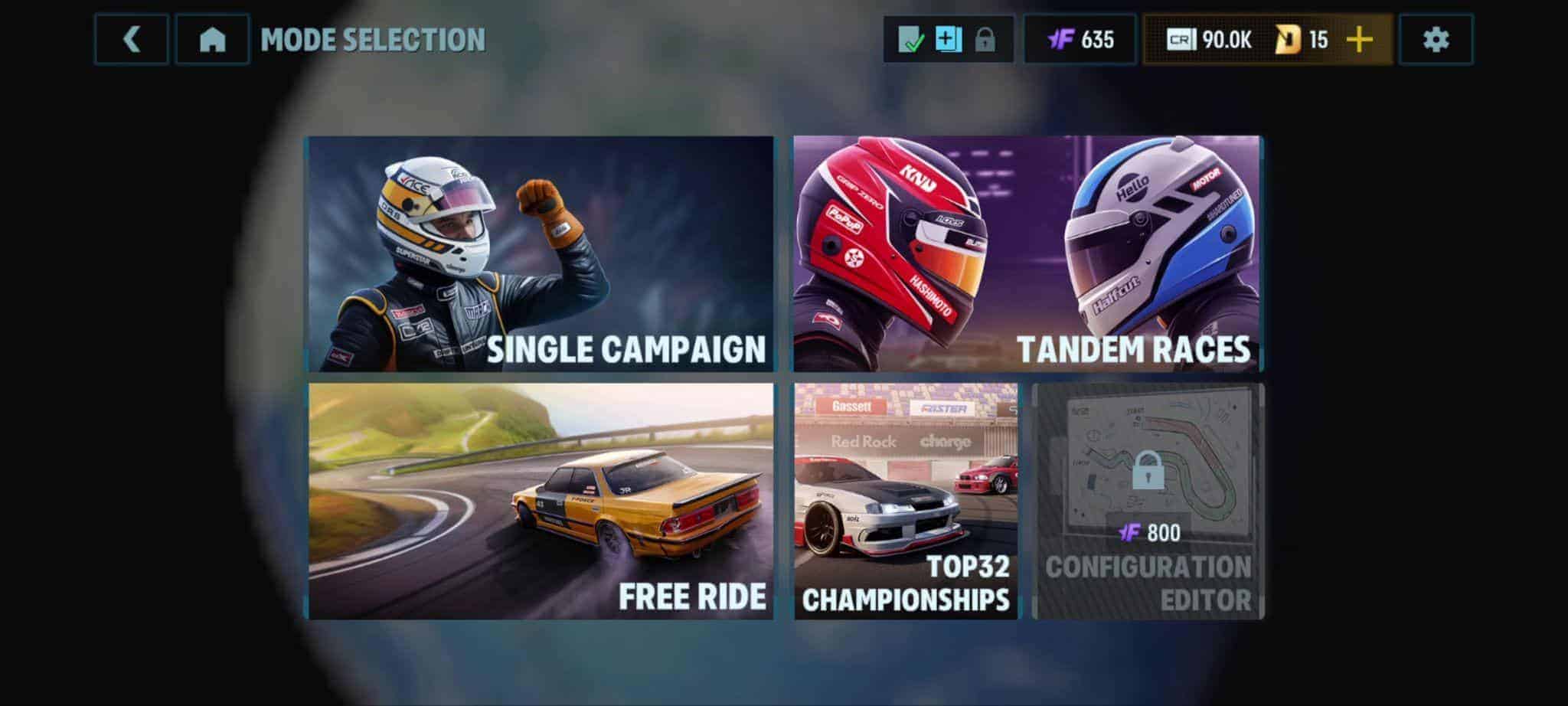Image resolution: width=1568 pixels, height=706 pixels.
Task: Go back with the arrow button
Action: (x=131, y=40)
